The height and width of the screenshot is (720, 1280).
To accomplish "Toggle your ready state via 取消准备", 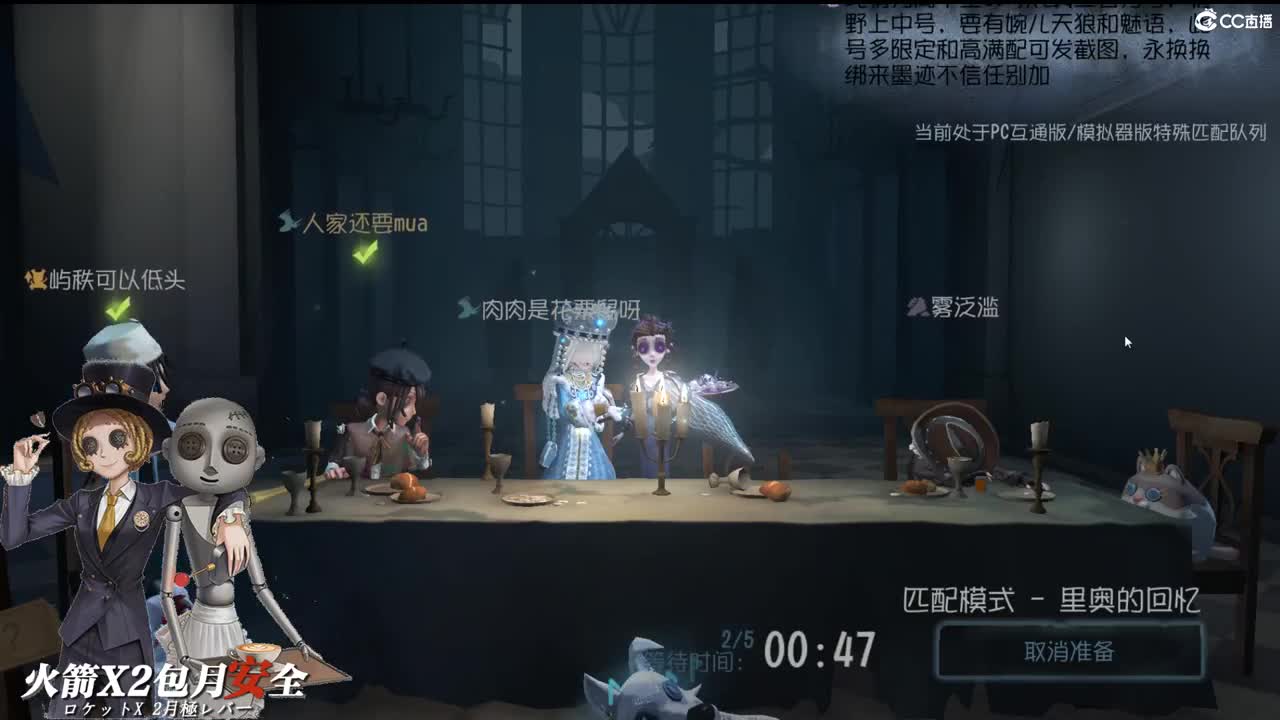I will coord(1070,648).
